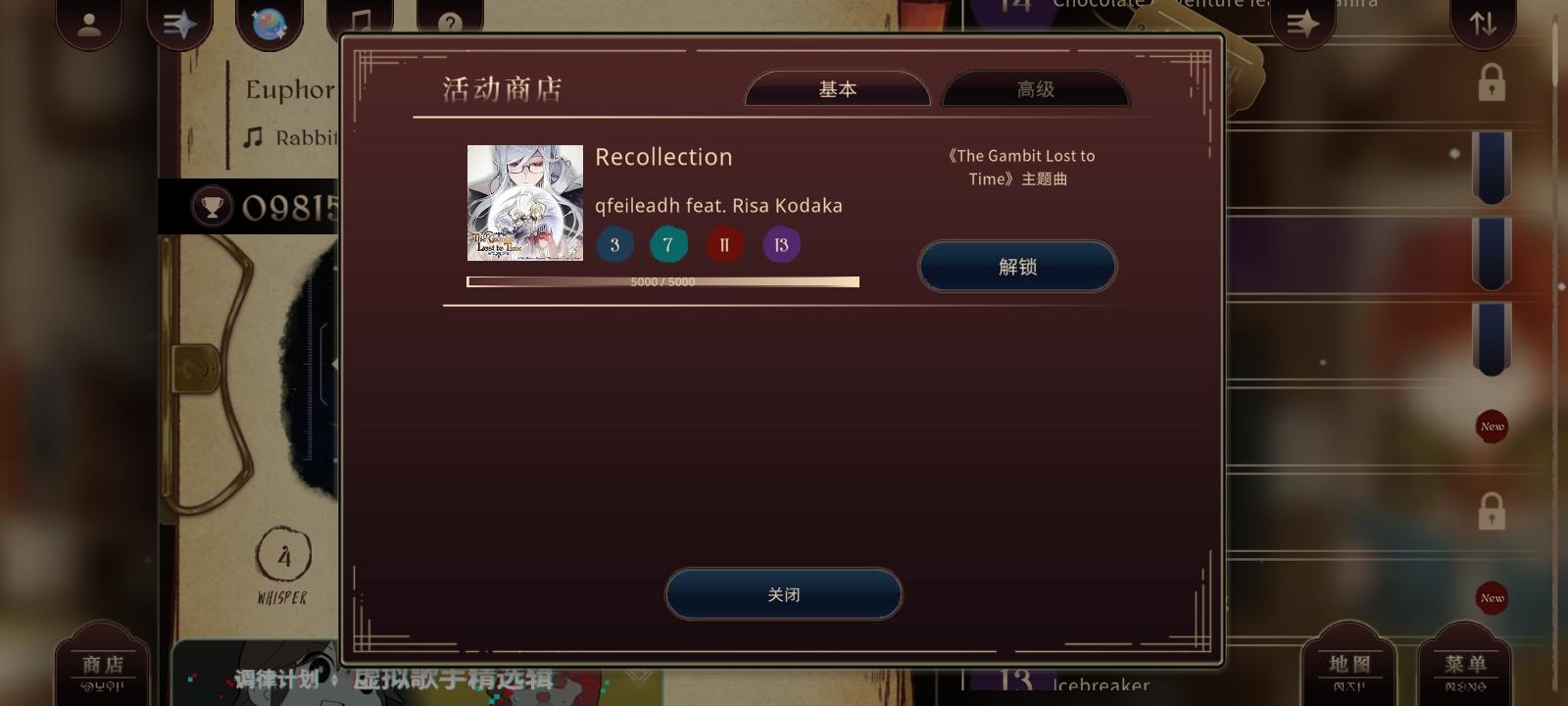1568x706 pixels.
Task: Click the 5000/5000 progress bar
Action: 662,281
